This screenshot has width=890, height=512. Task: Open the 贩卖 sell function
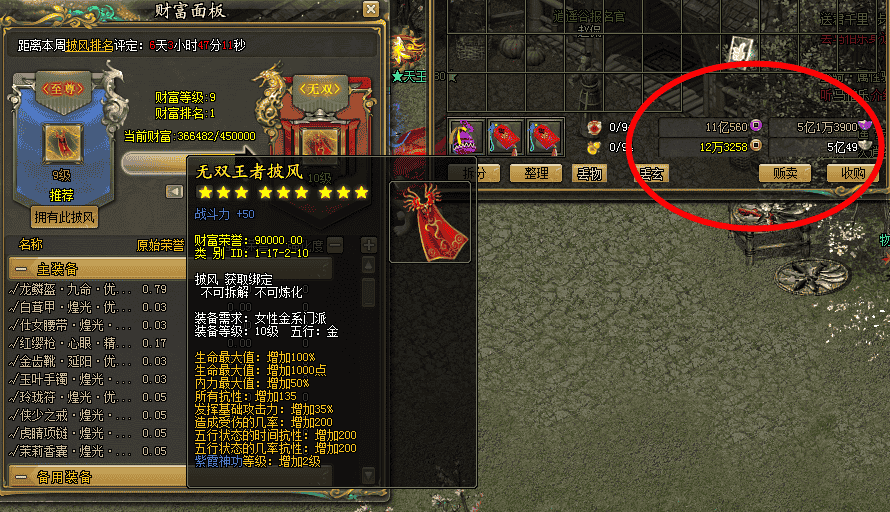(x=785, y=173)
